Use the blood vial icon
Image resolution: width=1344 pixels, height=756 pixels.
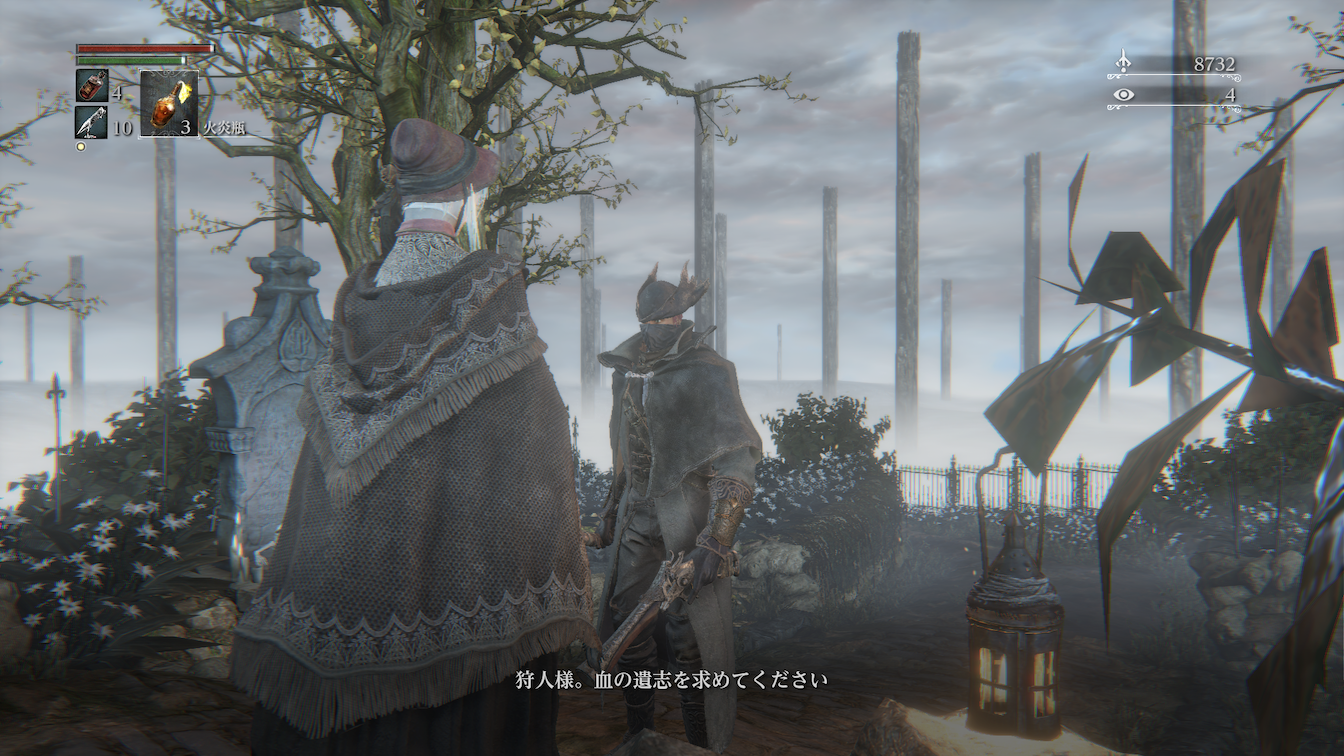point(91,85)
